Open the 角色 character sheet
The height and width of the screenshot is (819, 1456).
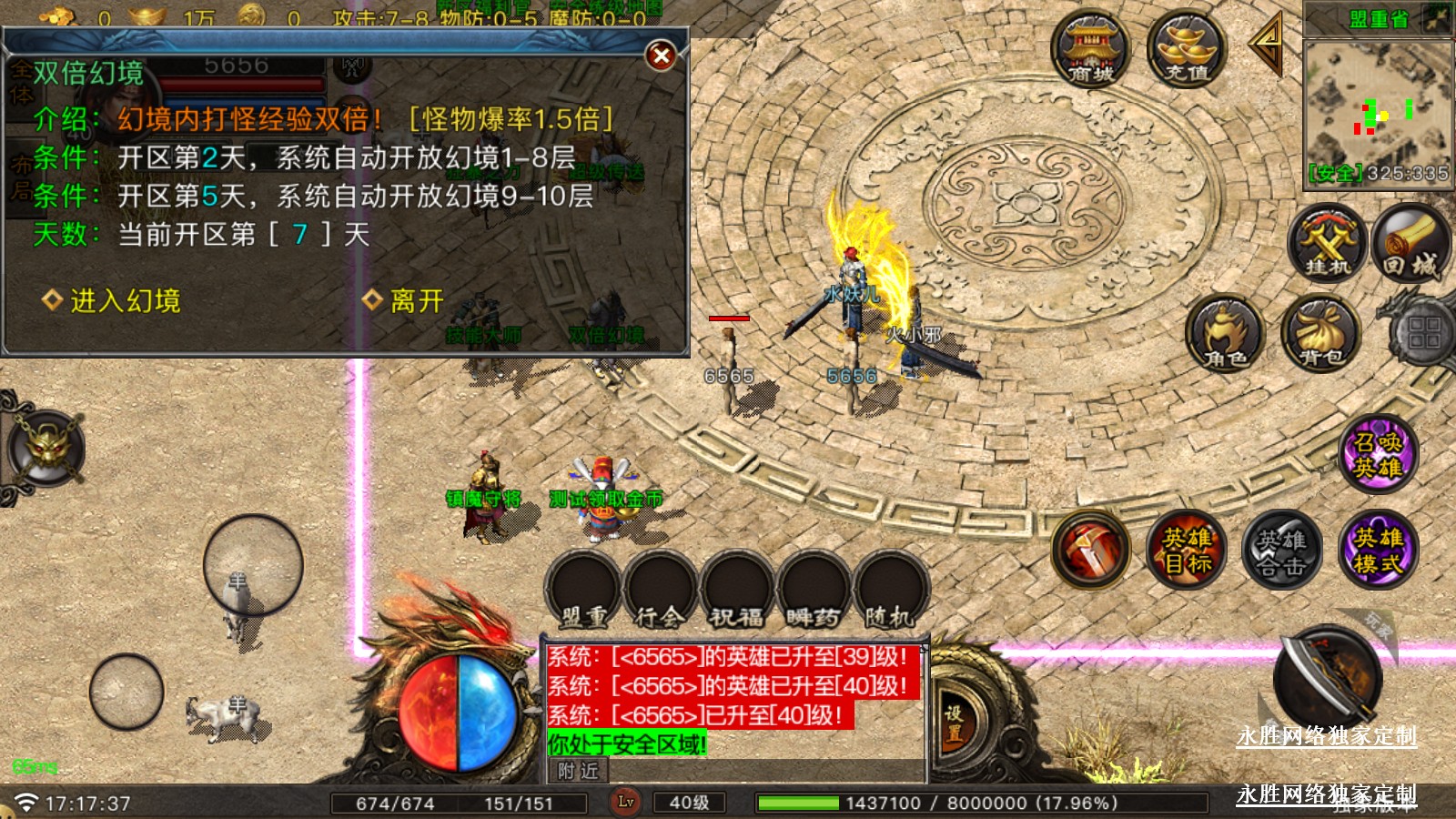coord(1226,334)
